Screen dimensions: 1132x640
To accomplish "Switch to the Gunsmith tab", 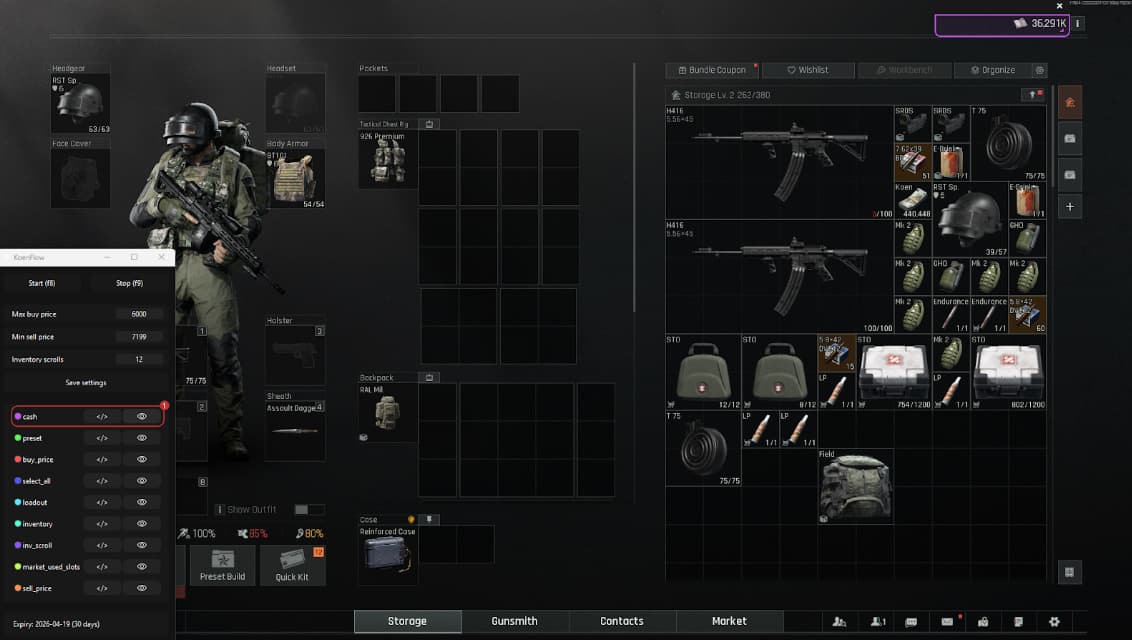I will tap(514, 621).
